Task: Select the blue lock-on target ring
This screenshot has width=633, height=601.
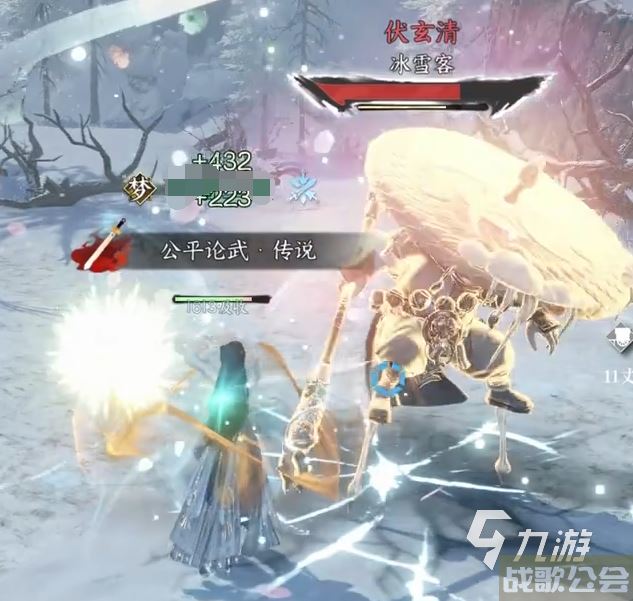Action: point(386,378)
